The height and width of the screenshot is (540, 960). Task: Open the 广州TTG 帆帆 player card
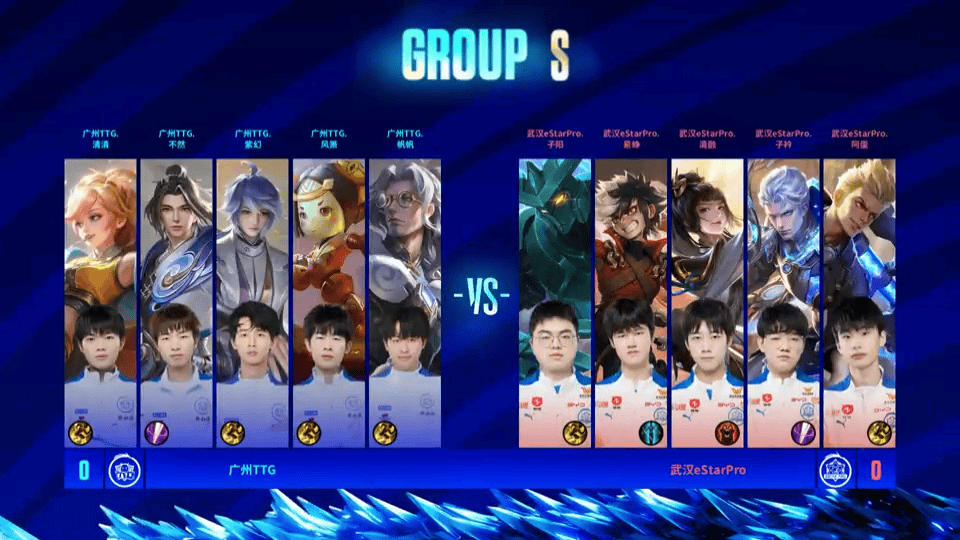coord(405,302)
